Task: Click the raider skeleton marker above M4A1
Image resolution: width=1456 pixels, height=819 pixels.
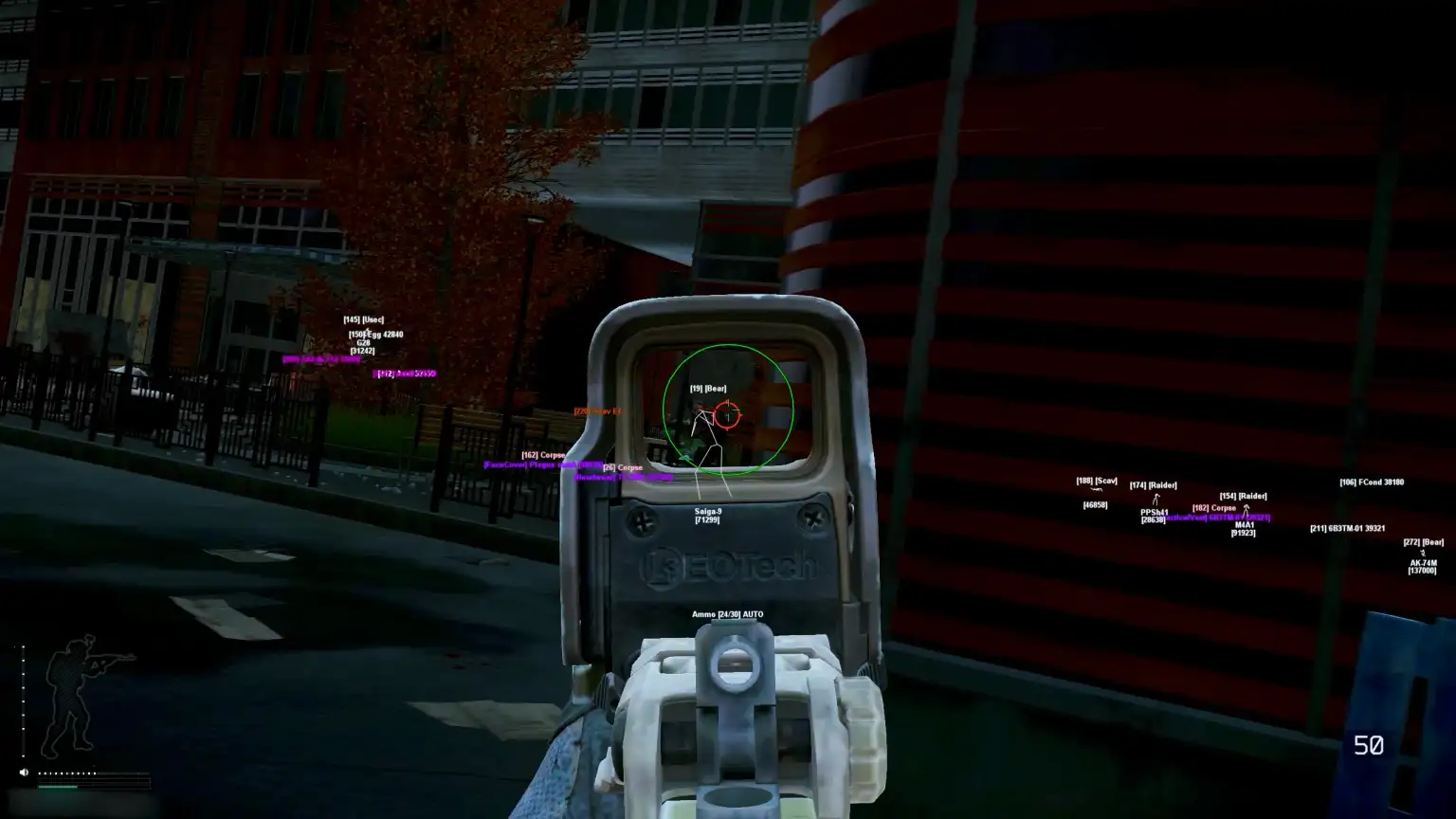Action: pyautogui.click(x=1247, y=512)
